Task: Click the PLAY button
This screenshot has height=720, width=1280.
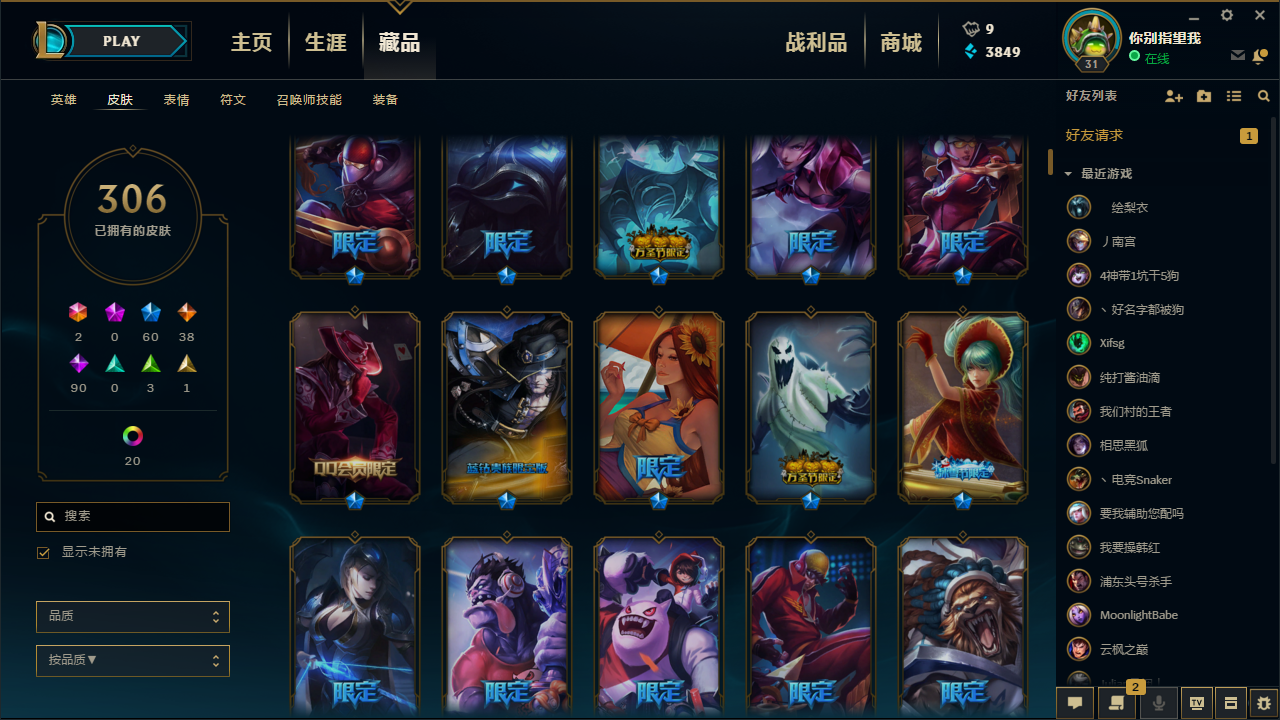Action: 120,41
